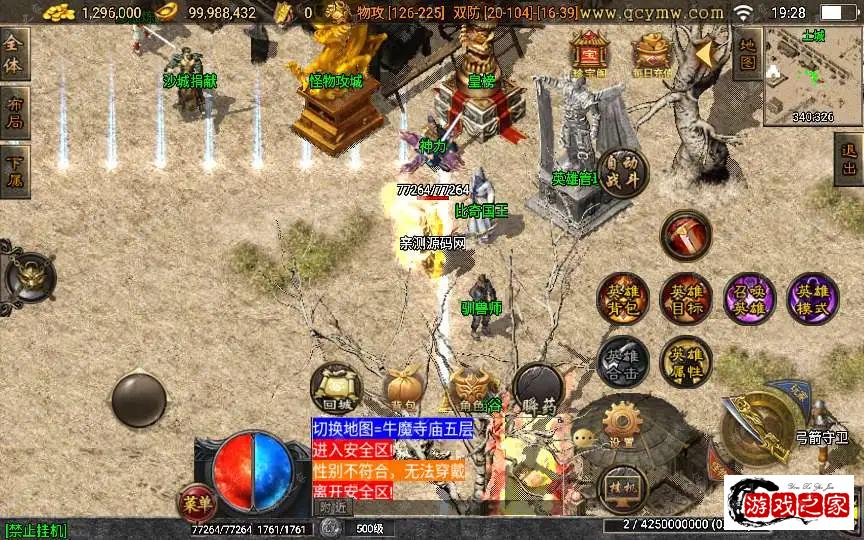Click the 挂机 auto-idle button
The image size is (864, 540).
(621, 489)
